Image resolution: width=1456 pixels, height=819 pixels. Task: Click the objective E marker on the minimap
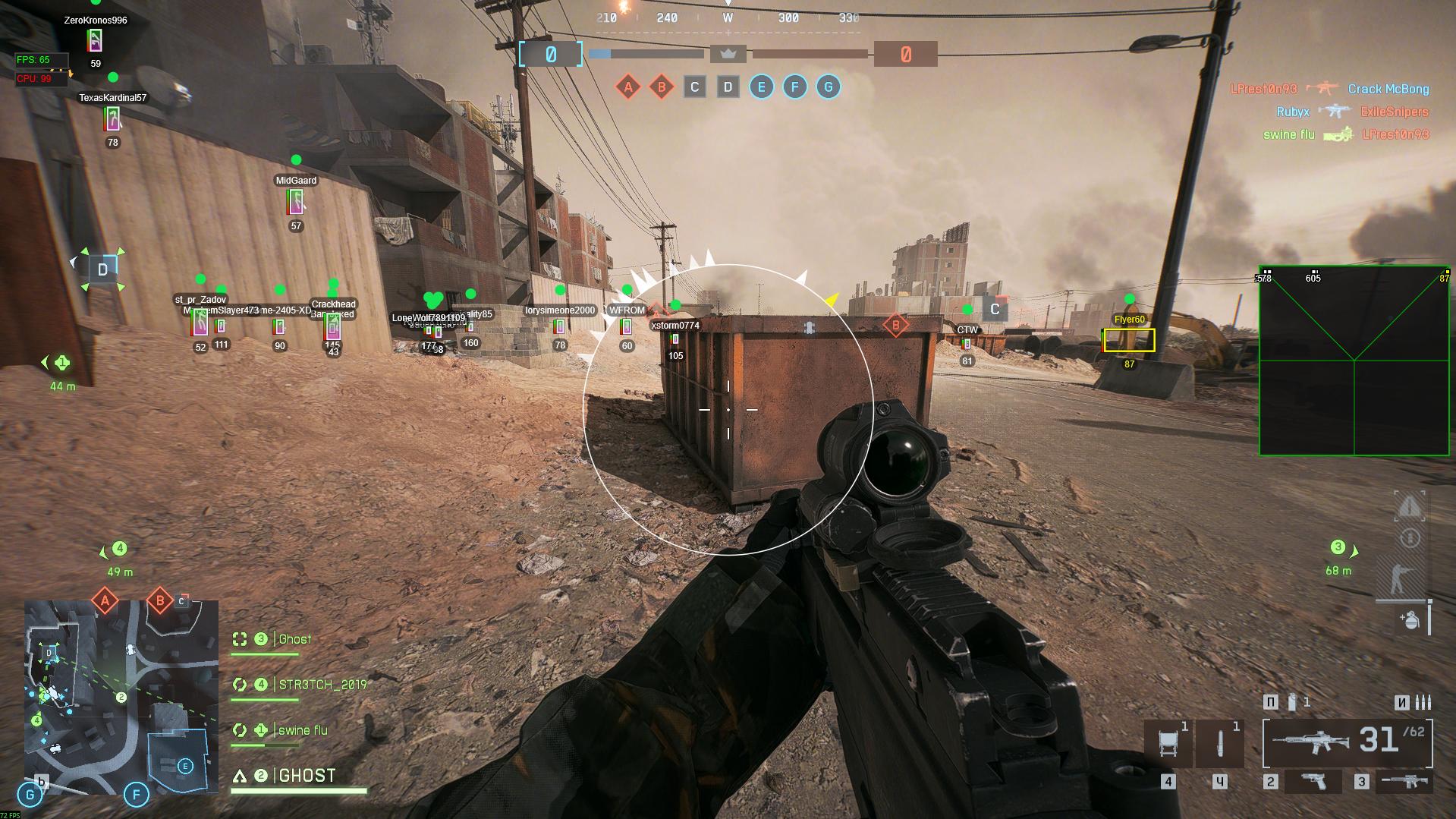[x=184, y=766]
